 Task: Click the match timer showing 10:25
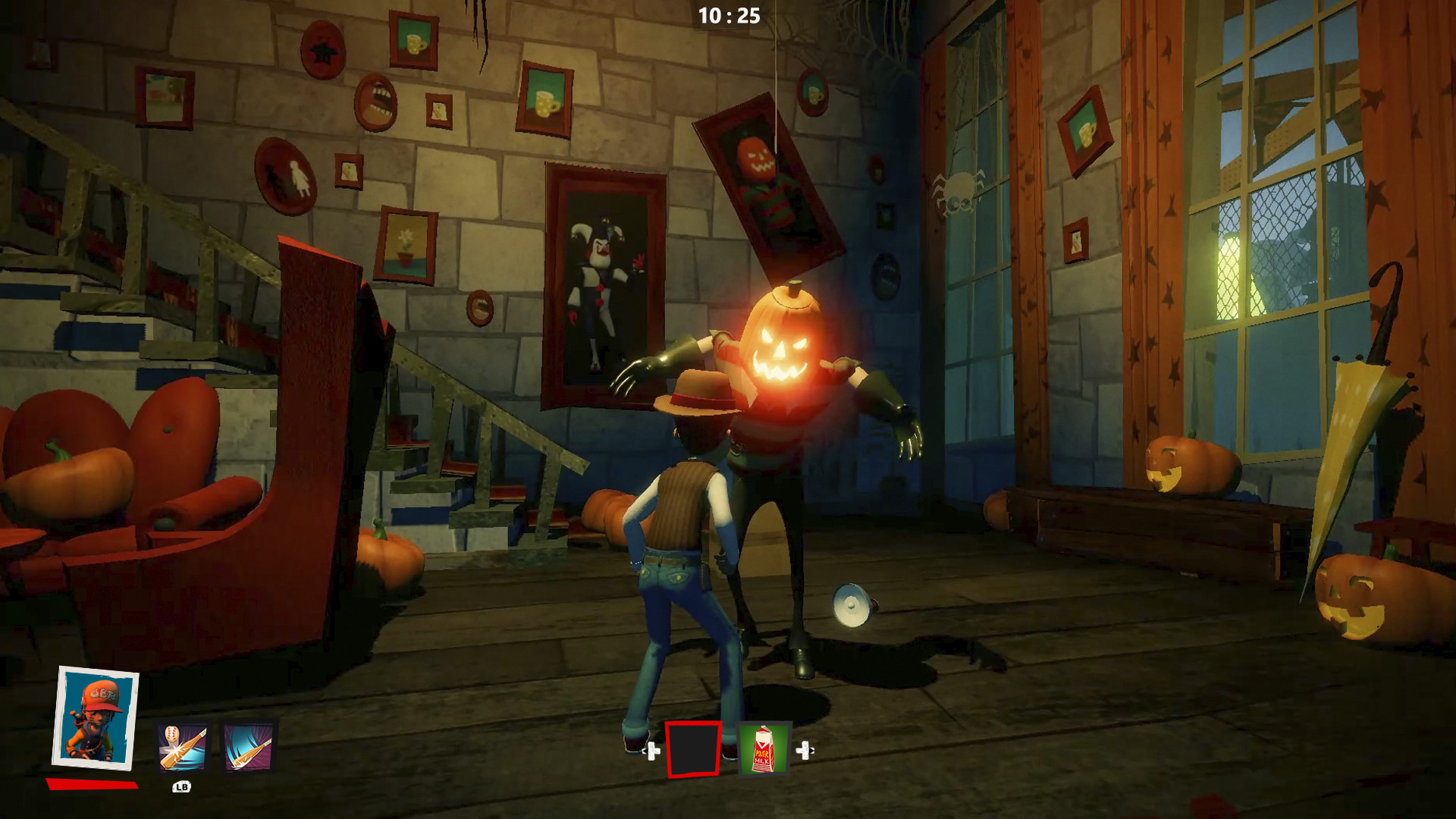pos(728,17)
